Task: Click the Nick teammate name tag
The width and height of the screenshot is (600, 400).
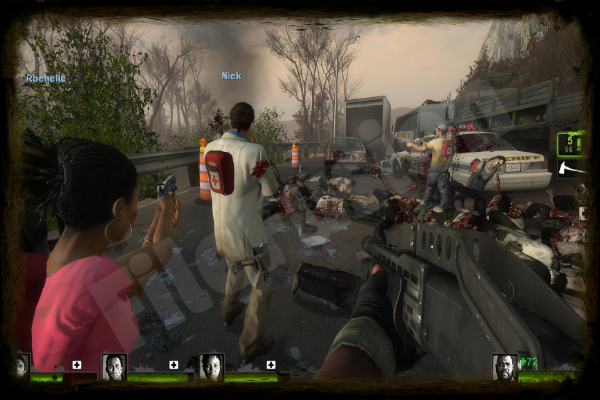Action: click(231, 76)
